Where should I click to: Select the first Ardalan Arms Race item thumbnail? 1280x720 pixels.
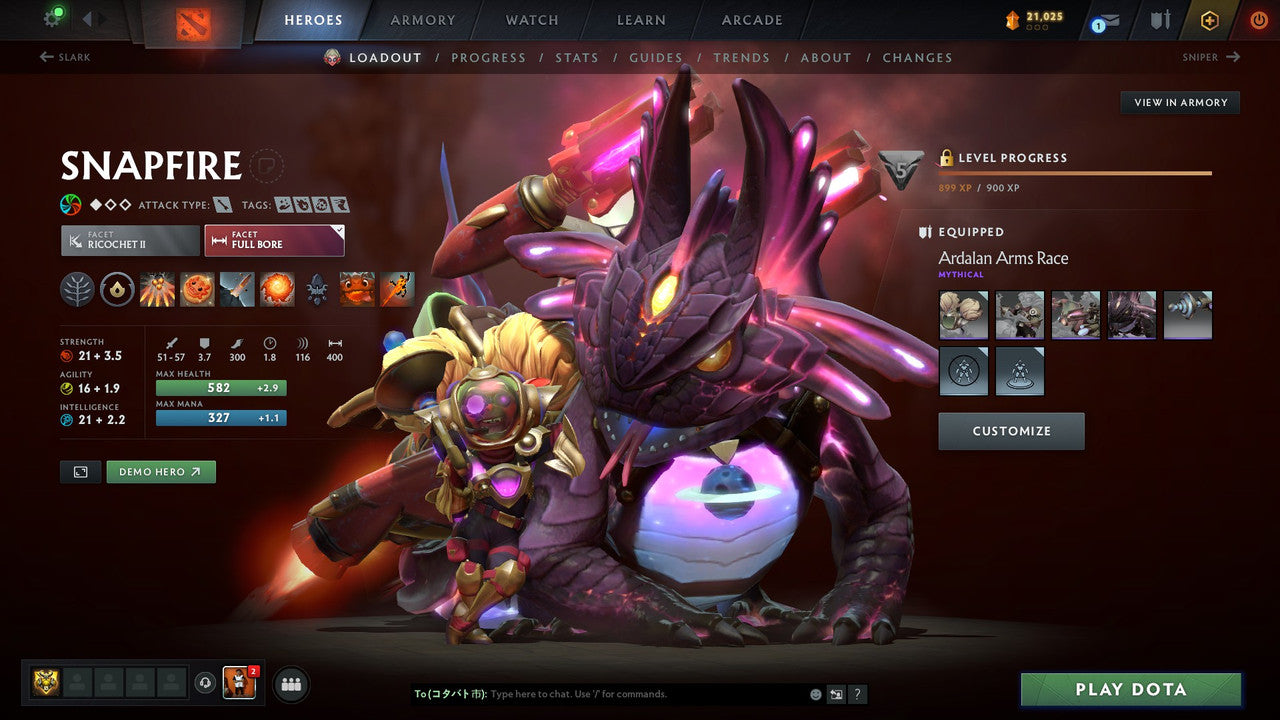(963, 314)
